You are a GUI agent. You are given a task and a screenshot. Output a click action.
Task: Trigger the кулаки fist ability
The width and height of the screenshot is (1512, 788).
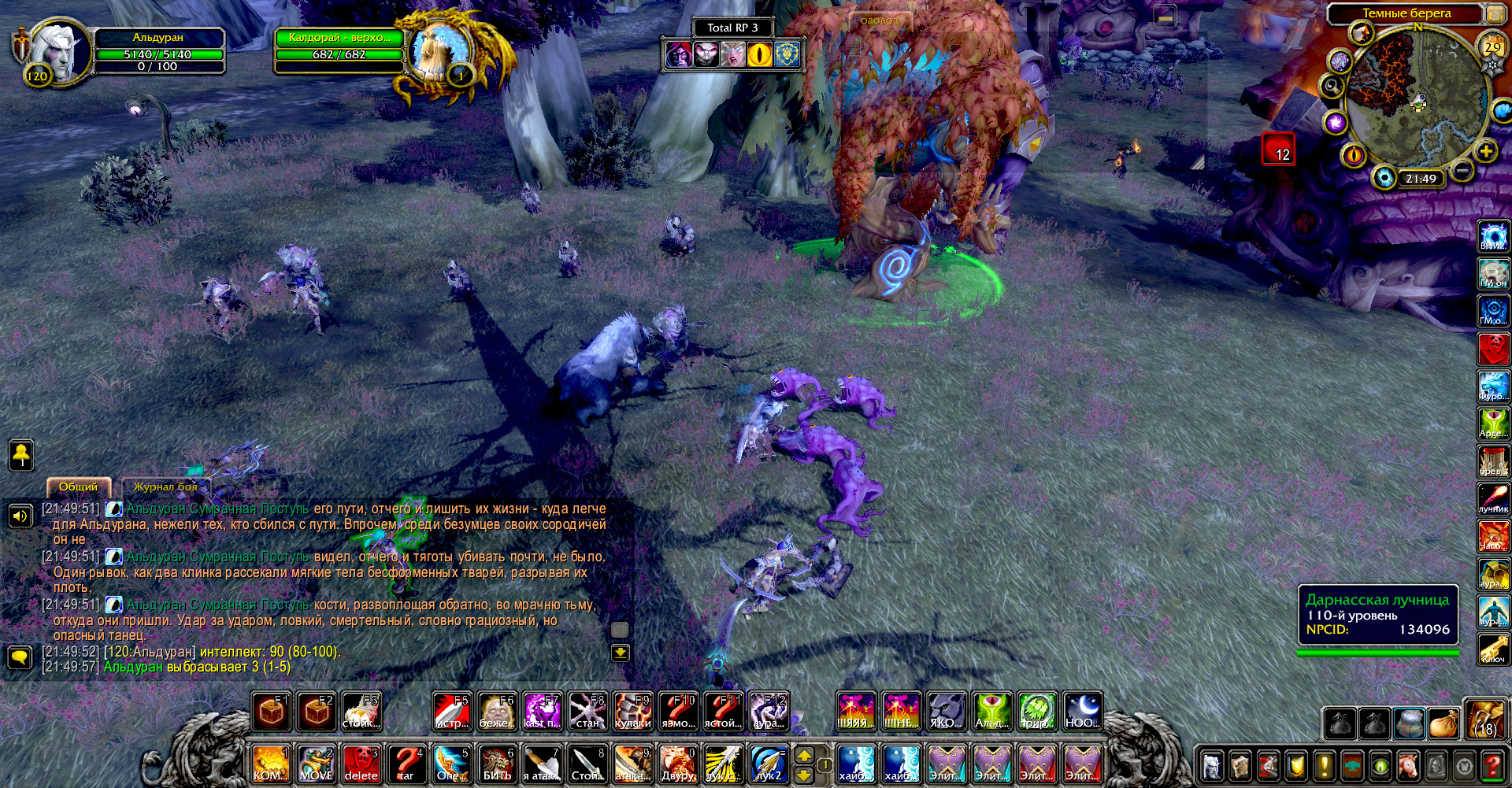[632, 712]
